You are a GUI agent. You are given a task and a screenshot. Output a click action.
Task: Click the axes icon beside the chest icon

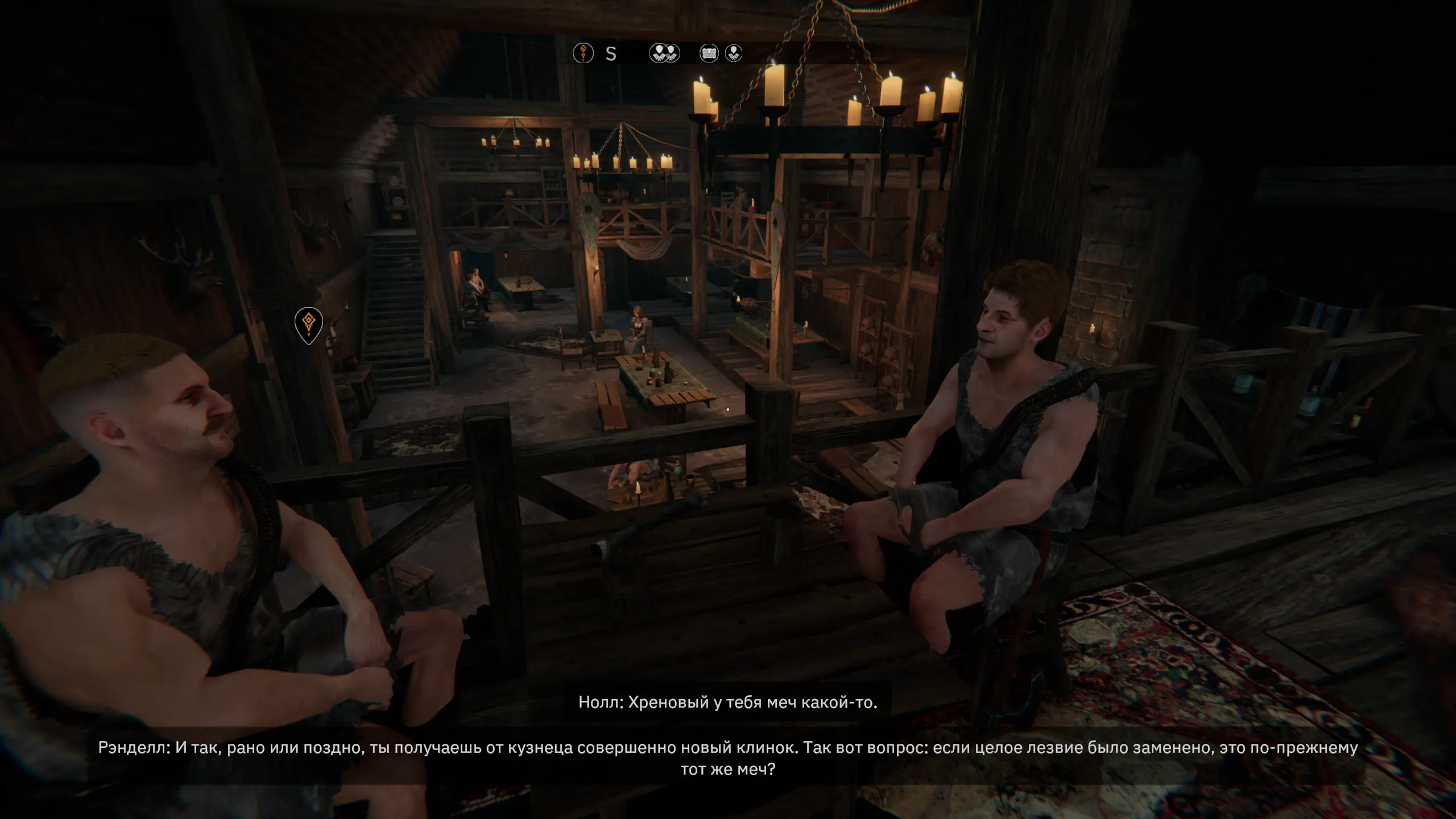[x=734, y=53]
